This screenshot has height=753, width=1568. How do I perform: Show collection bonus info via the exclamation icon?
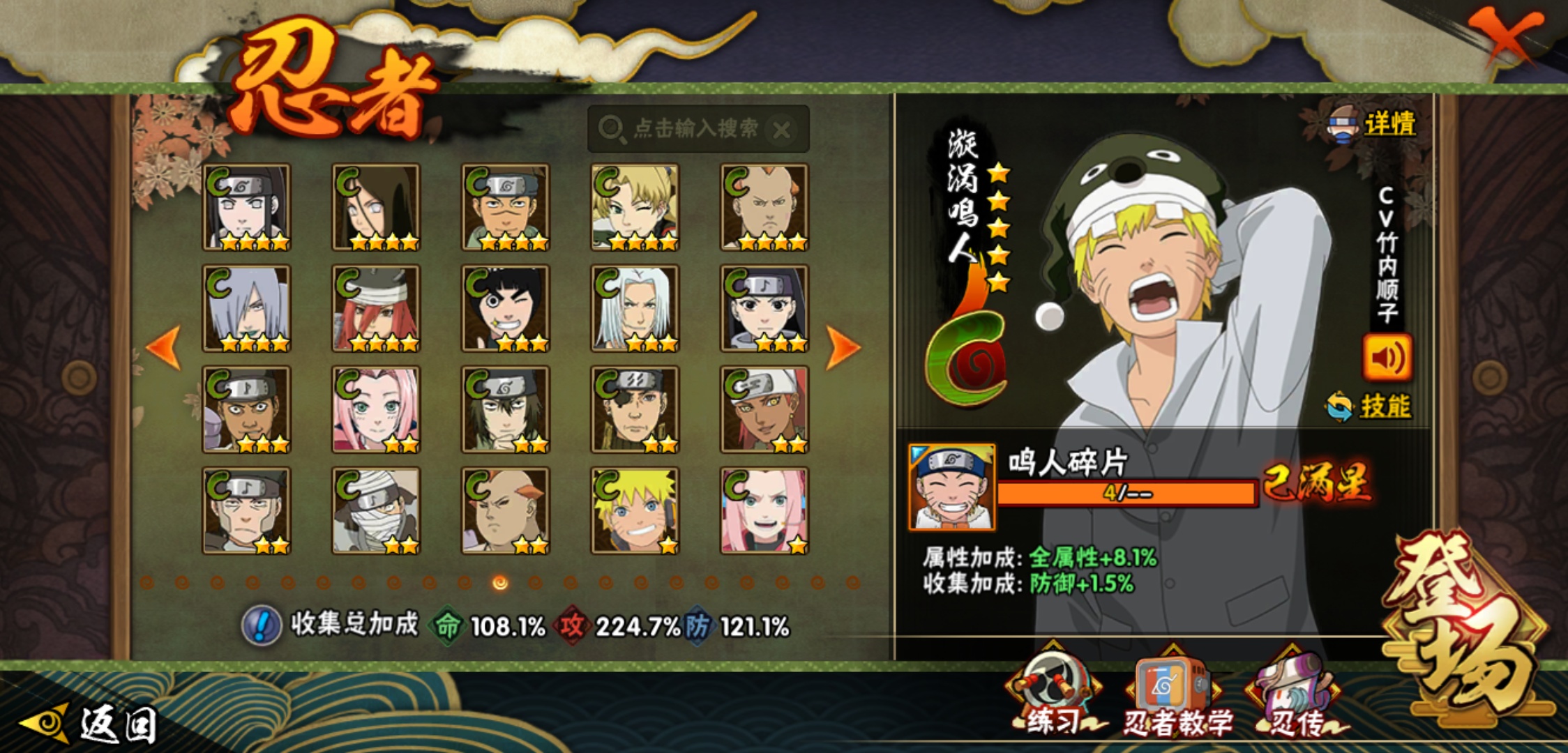[x=262, y=625]
